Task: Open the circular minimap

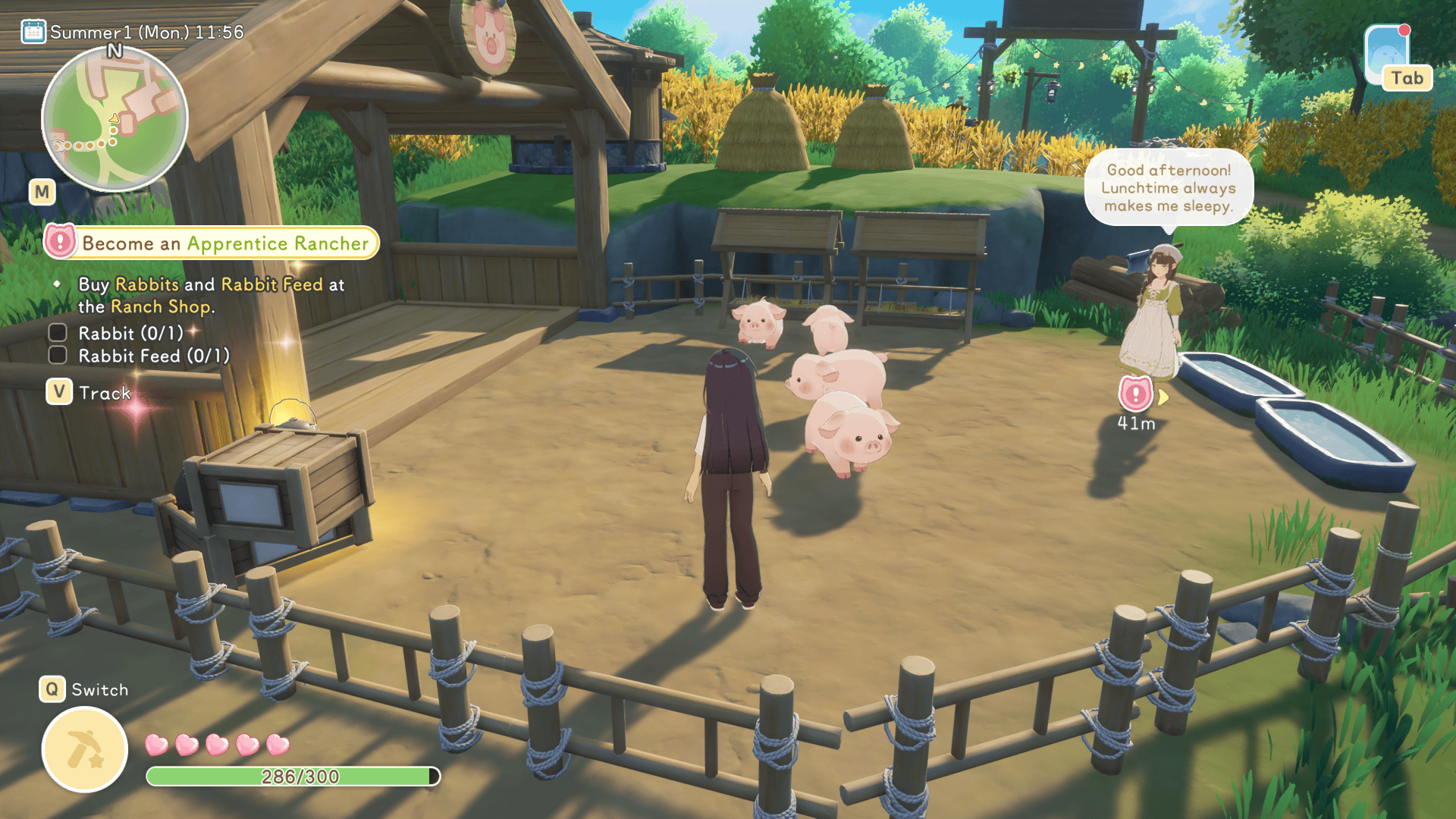Action: 115,119
